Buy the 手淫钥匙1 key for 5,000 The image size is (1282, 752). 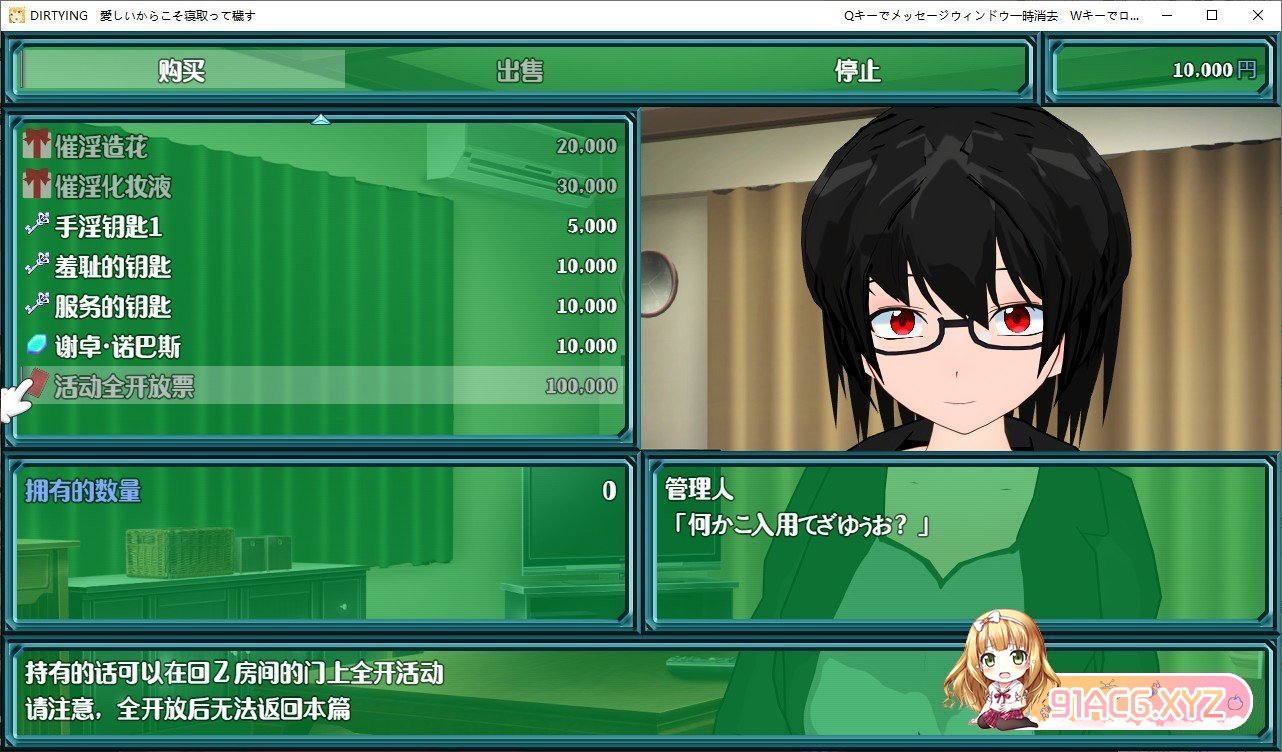320,227
